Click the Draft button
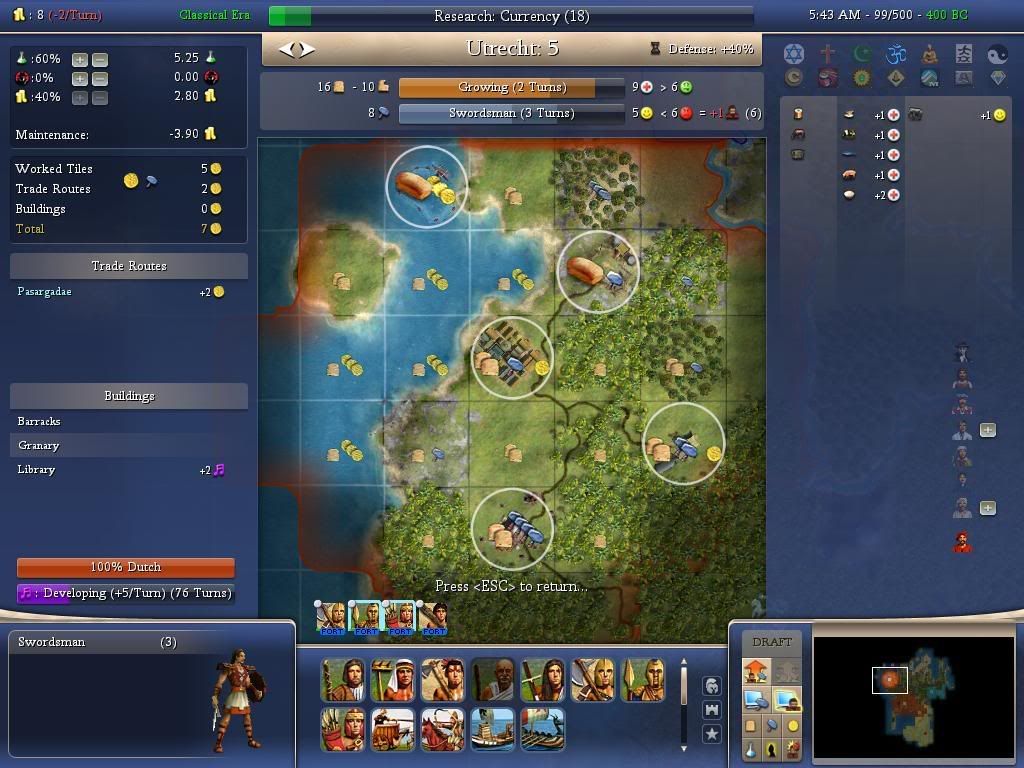This screenshot has height=768, width=1024. coord(772,642)
